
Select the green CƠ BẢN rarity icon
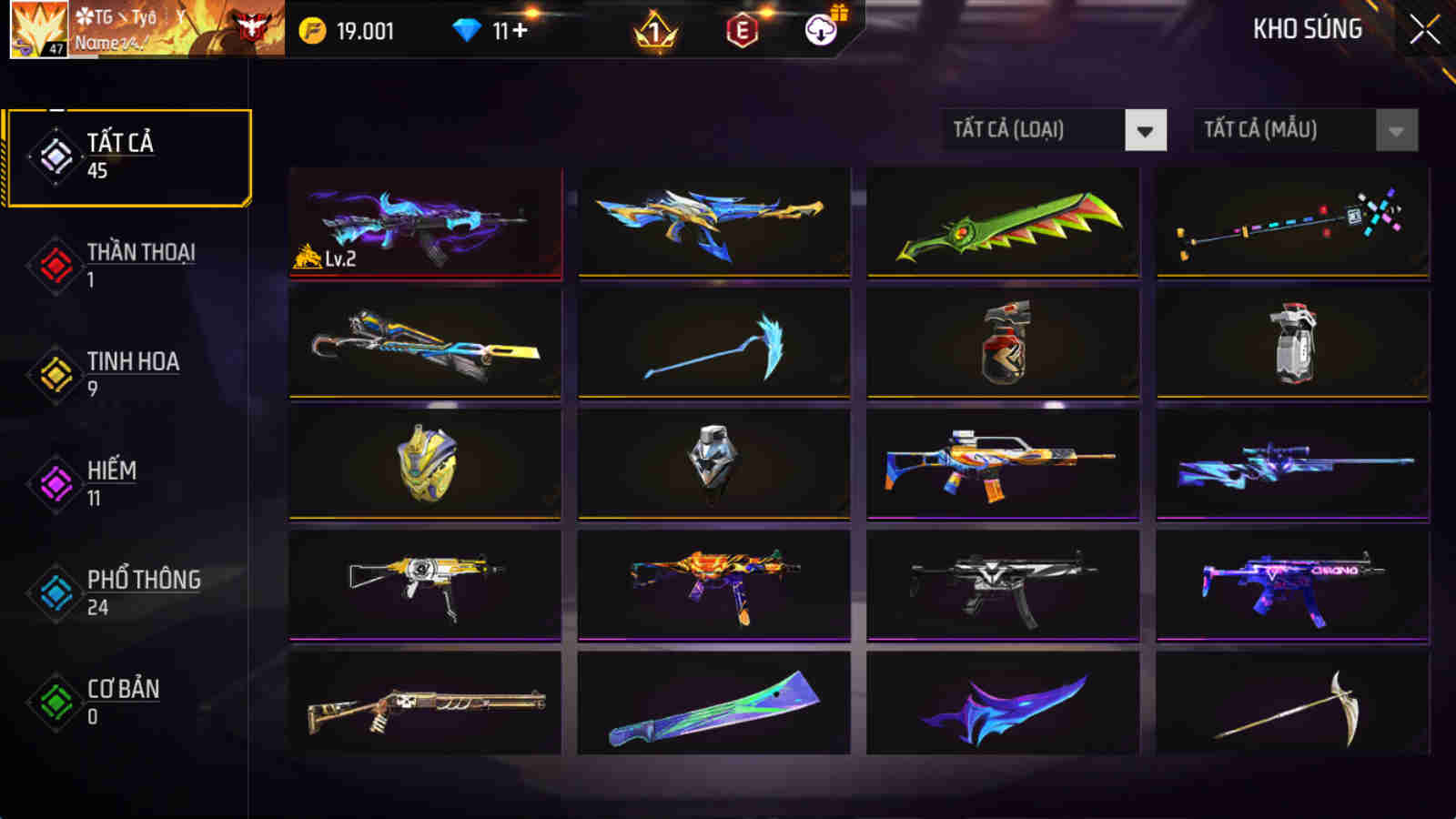click(55, 701)
